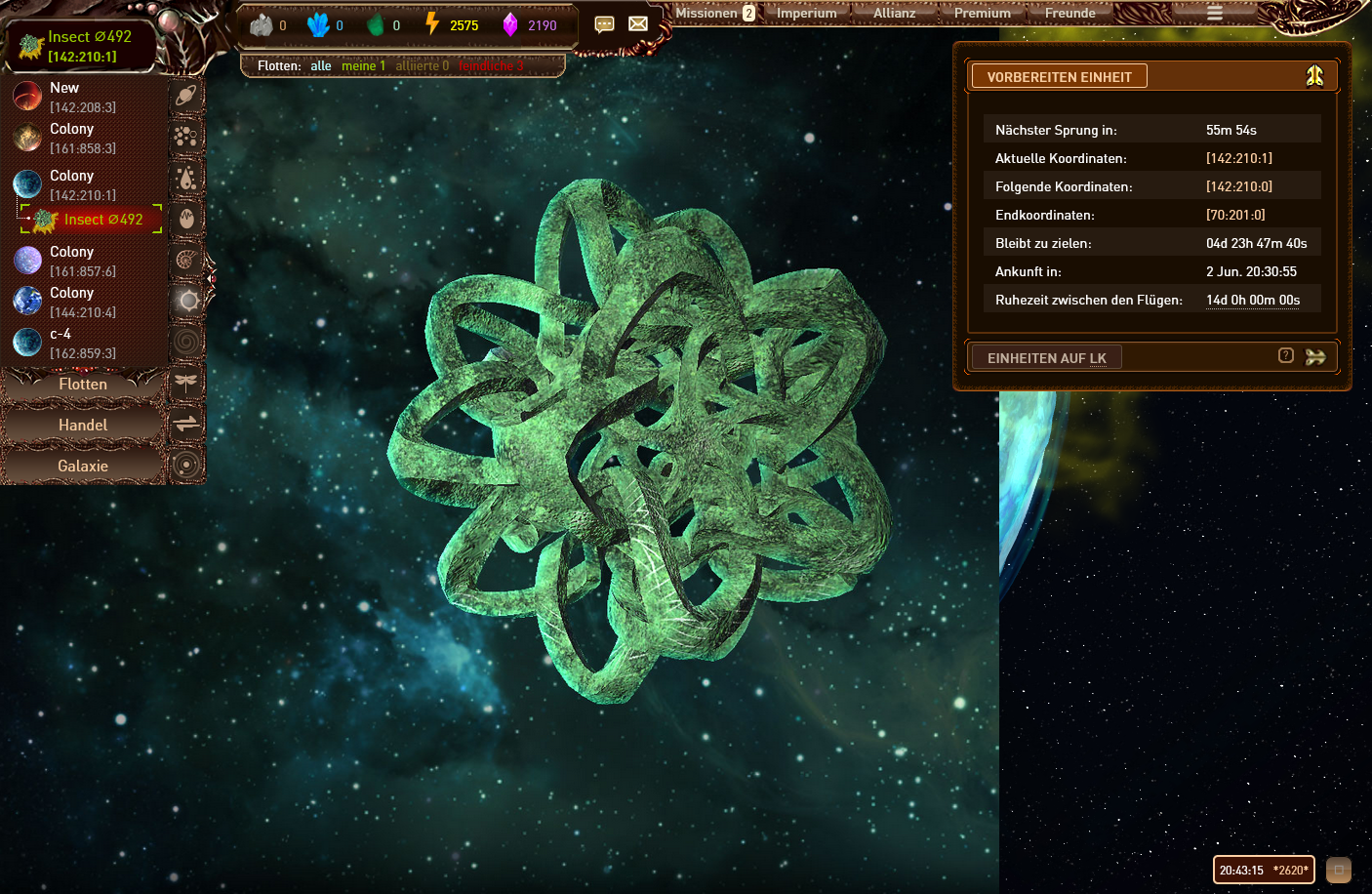Viewport: 1372px width, 894px height.
Task: Filter fleets by 'alle'
Action: coord(321,65)
